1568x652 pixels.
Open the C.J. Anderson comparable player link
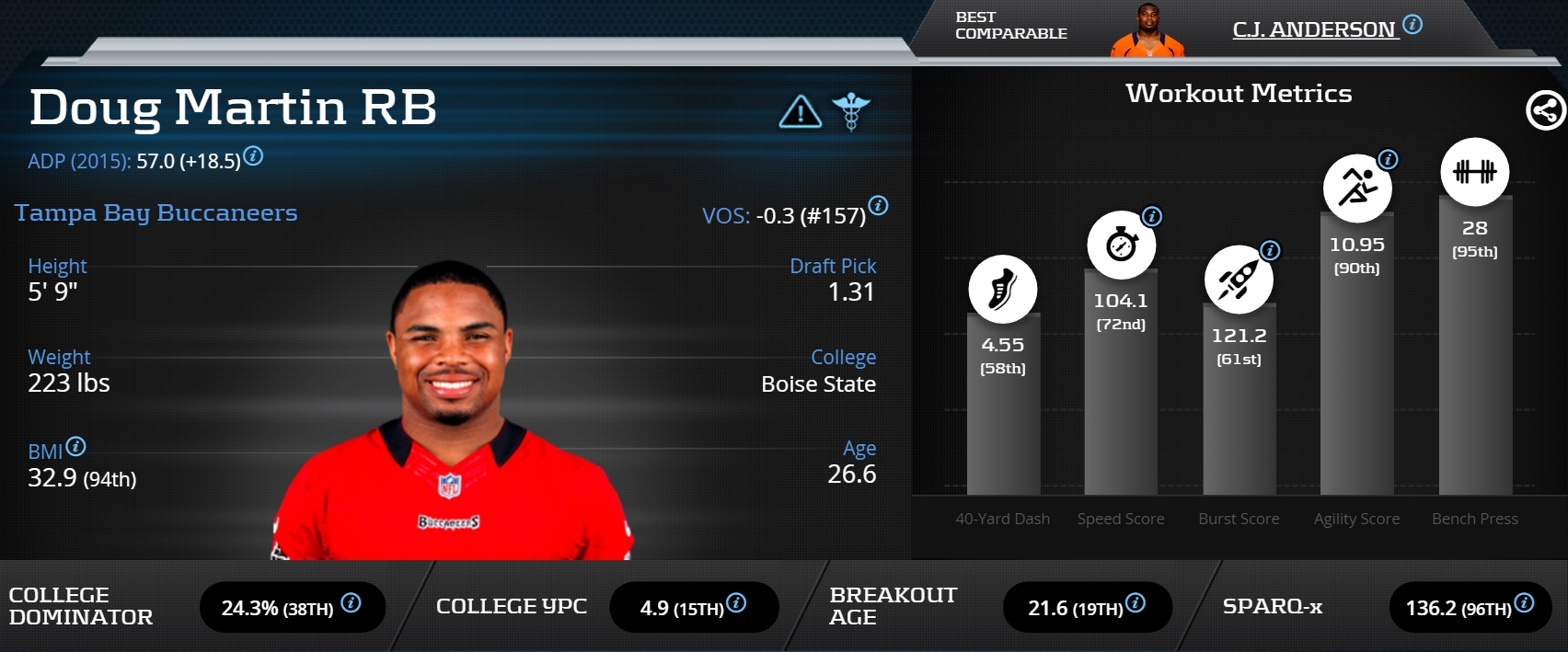point(1313,29)
